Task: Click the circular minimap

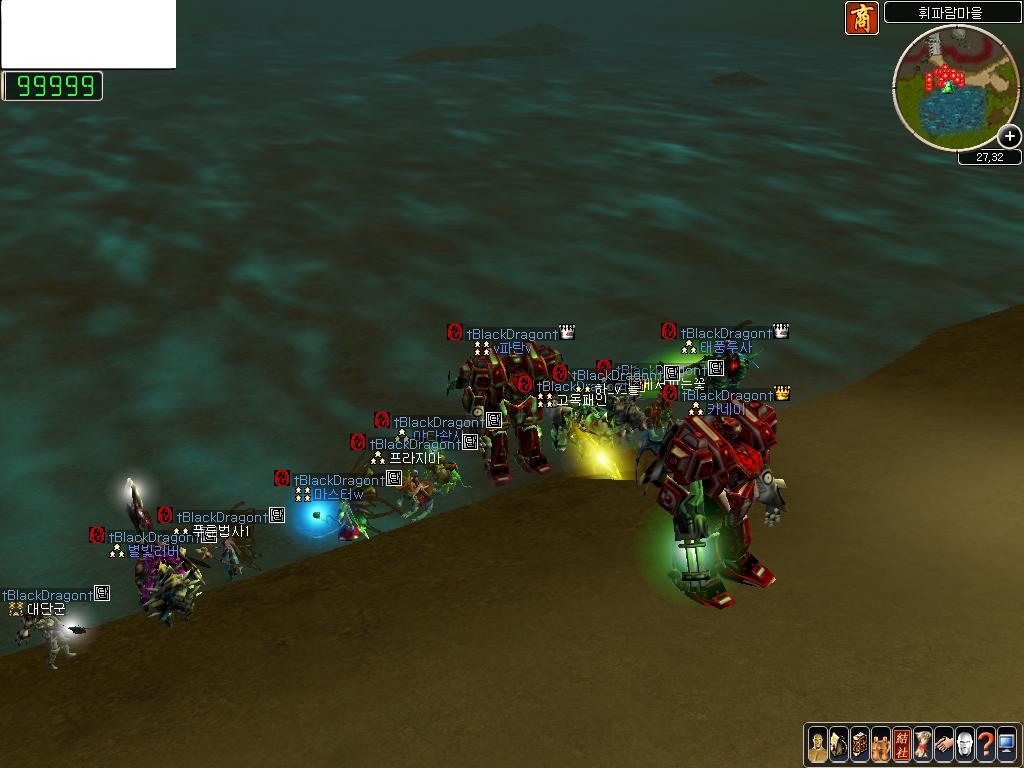Action: pos(954,87)
